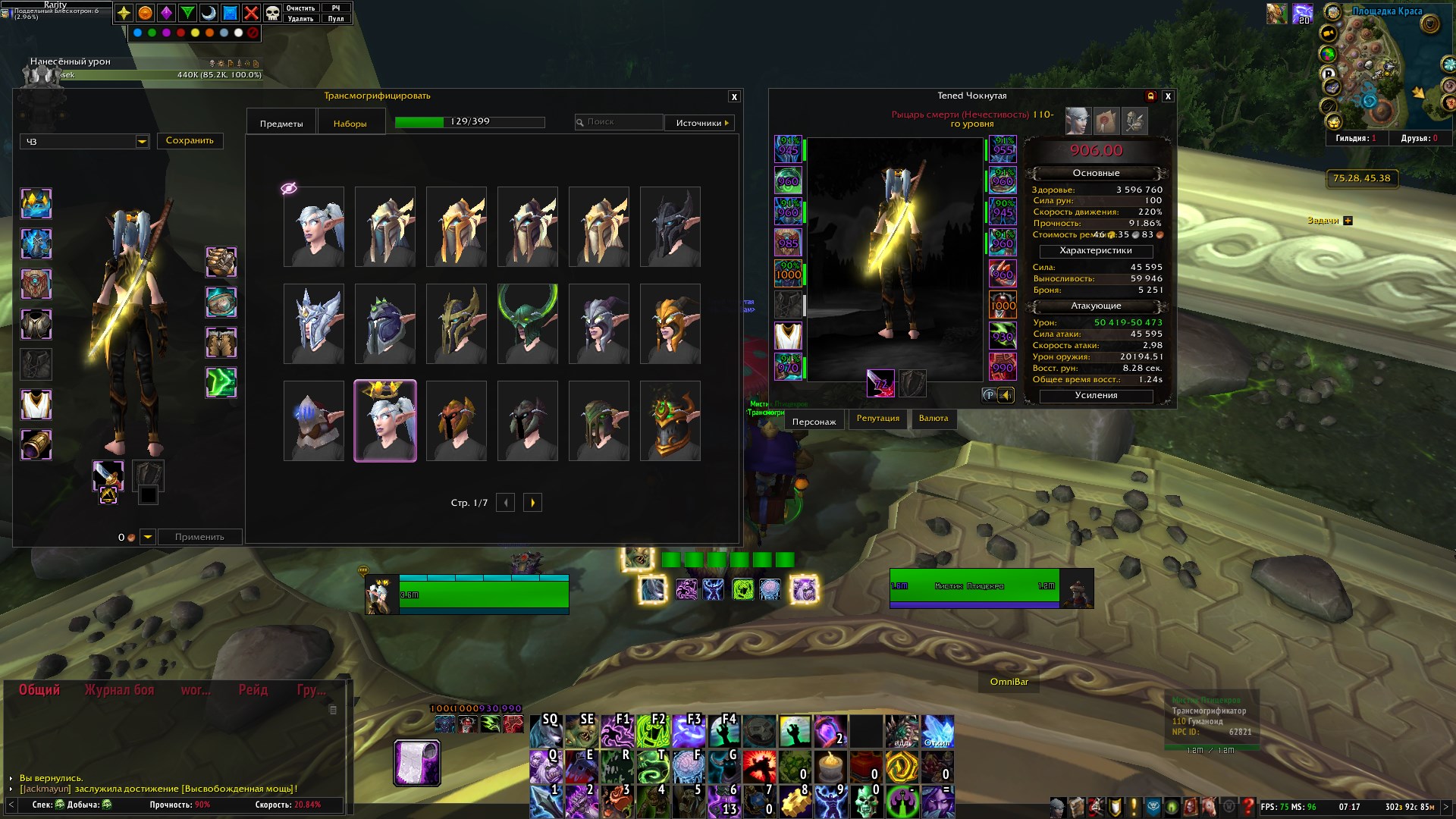Choose the golden crown head appearance
Viewport: 1456px width, 819px height.
[385, 421]
